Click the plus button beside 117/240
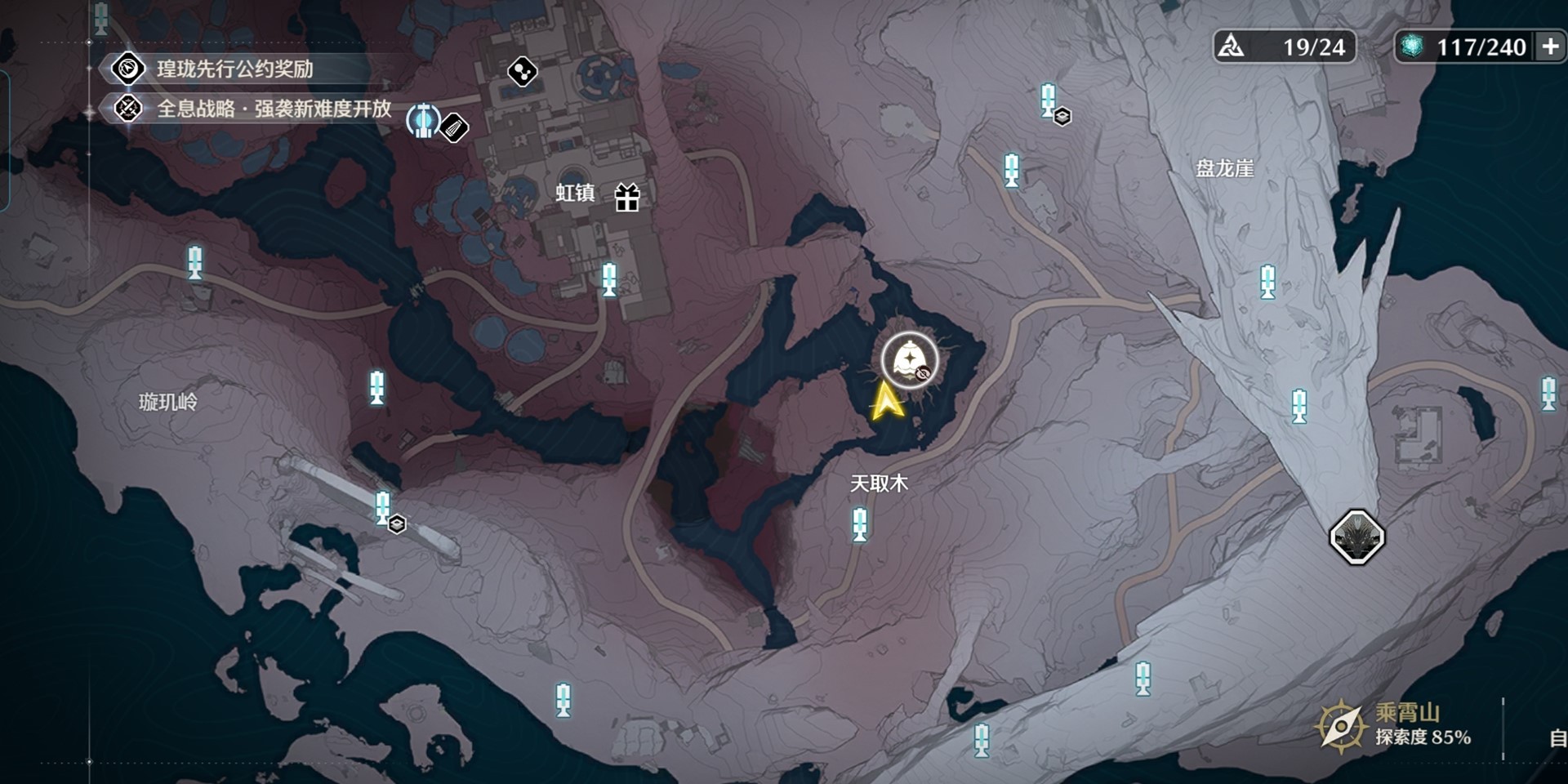This screenshot has height=784, width=1568. (1549, 47)
